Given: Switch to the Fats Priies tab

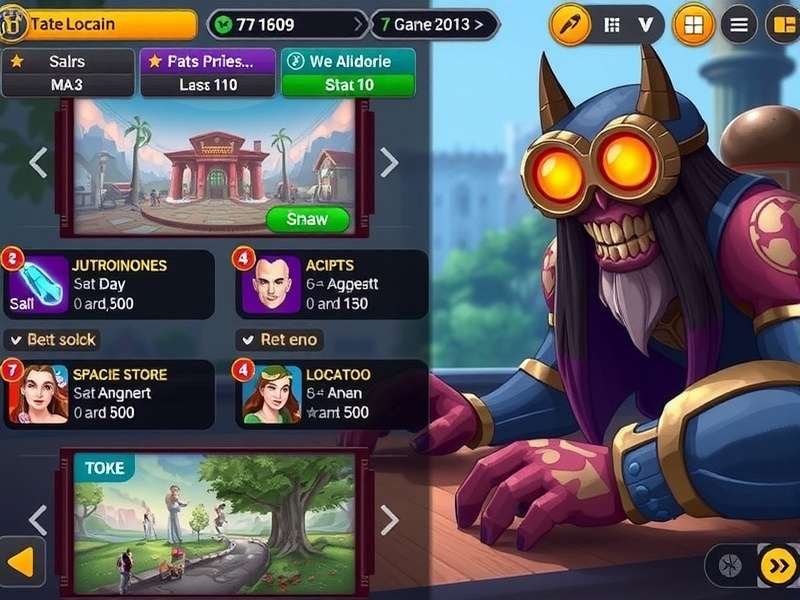Looking at the screenshot, I should point(208,73).
